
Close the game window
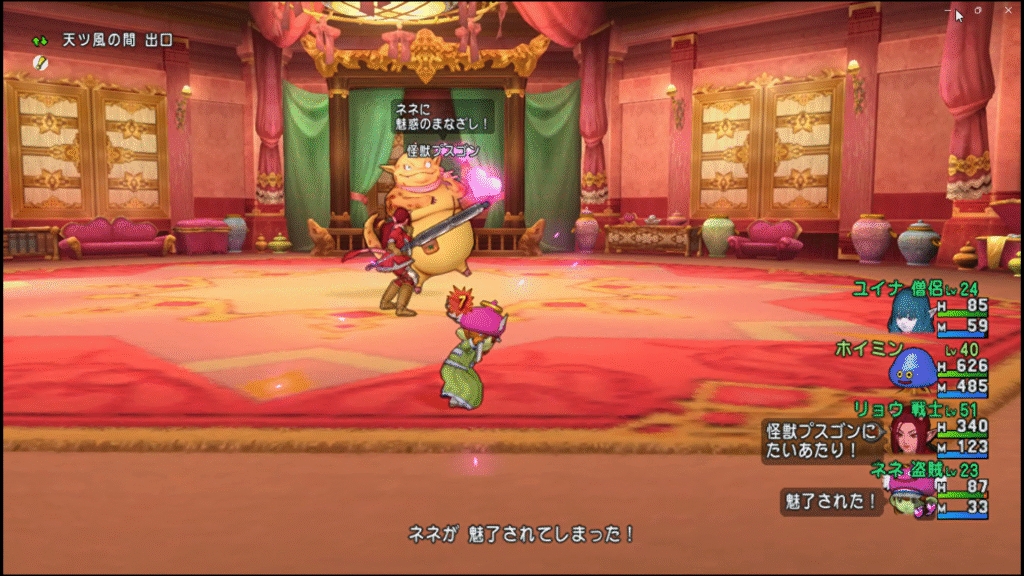click(1007, 10)
